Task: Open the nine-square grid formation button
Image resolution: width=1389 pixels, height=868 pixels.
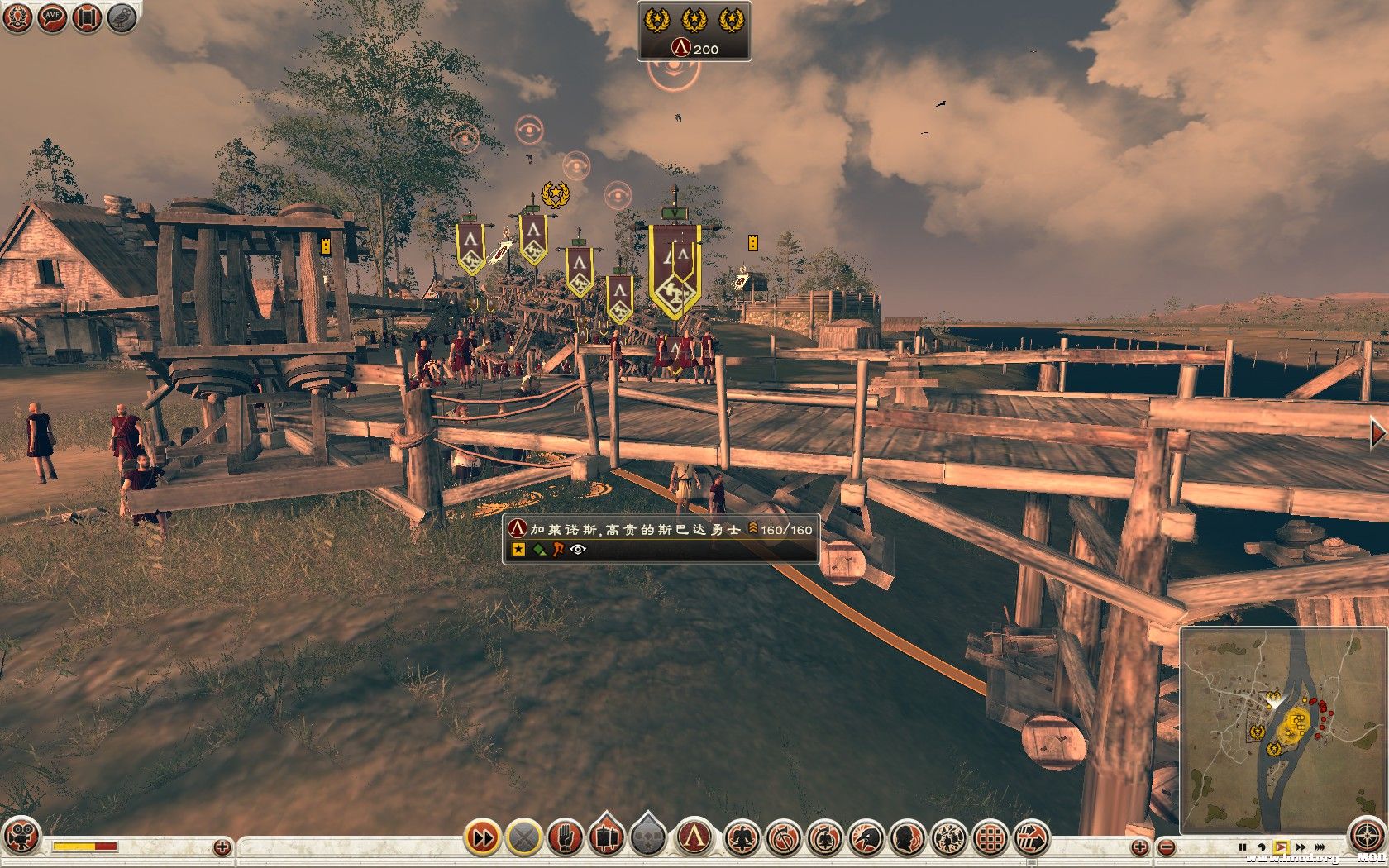Action: (x=989, y=838)
